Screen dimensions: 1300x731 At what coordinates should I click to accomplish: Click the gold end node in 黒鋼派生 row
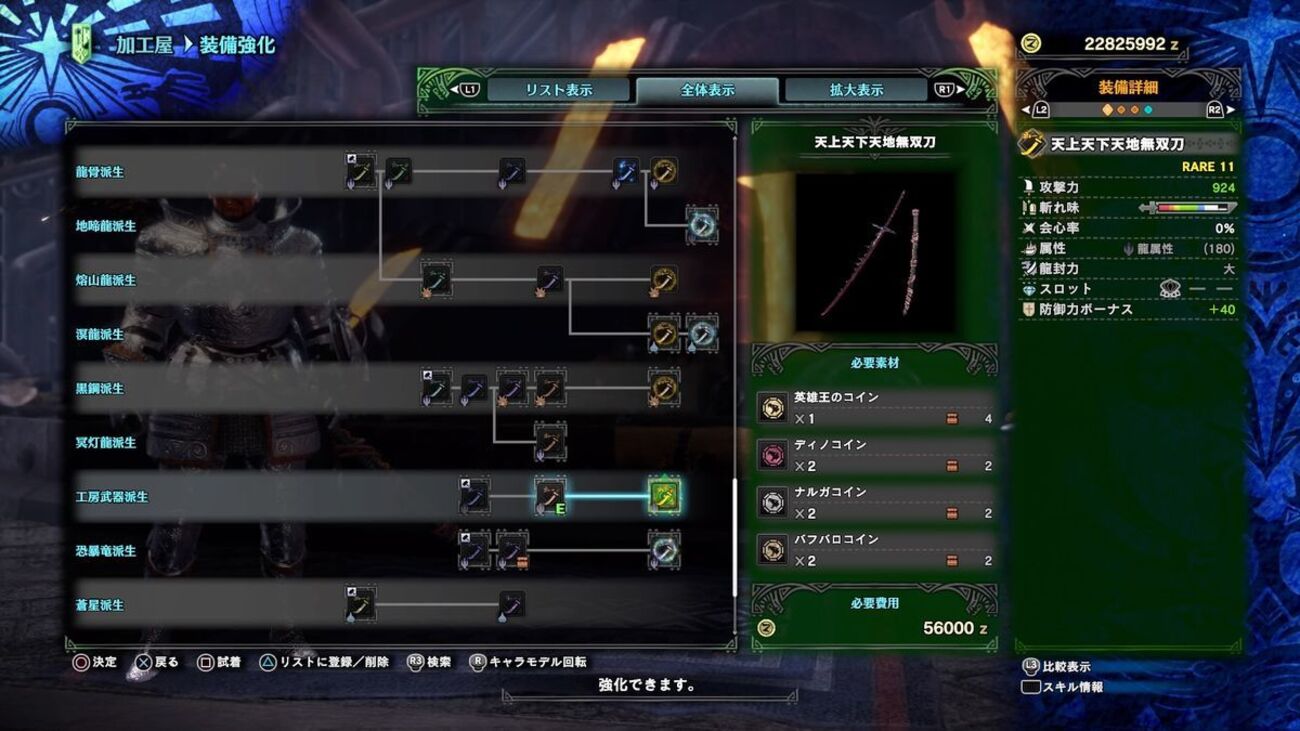tap(664, 388)
